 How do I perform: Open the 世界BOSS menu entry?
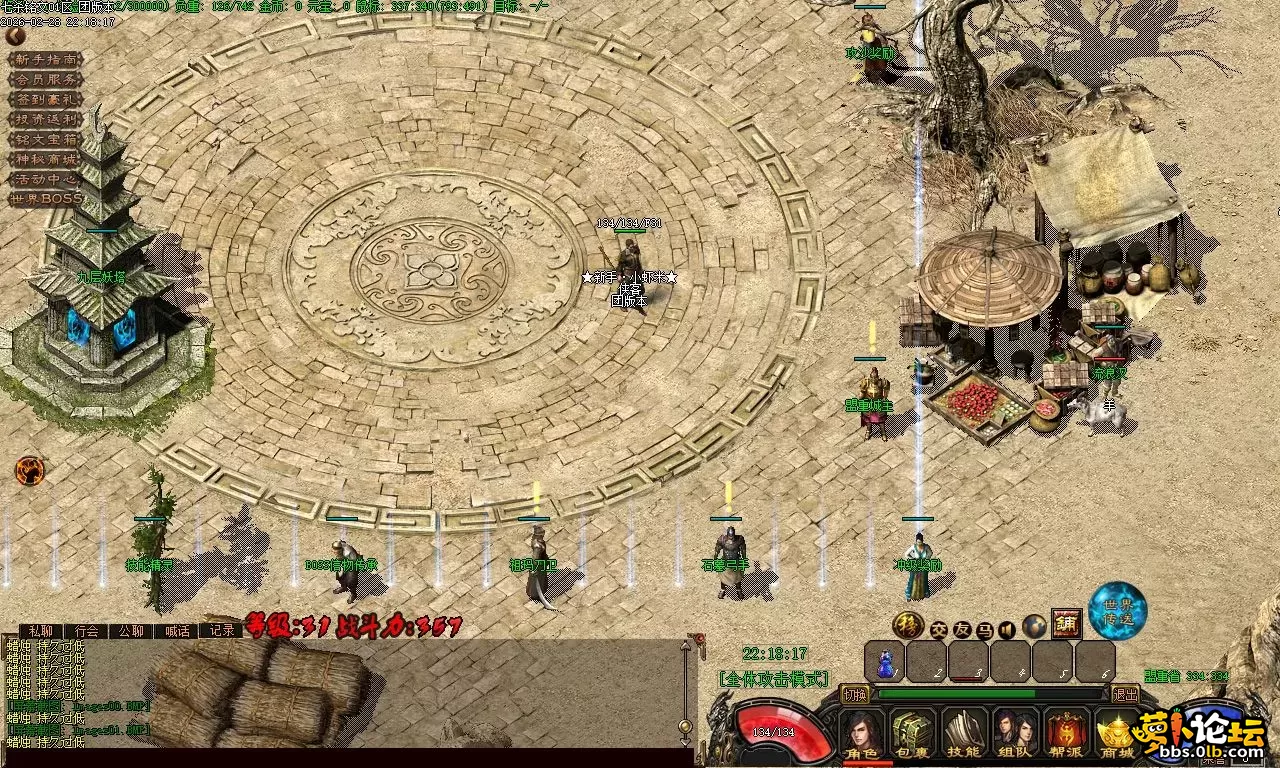point(45,199)
